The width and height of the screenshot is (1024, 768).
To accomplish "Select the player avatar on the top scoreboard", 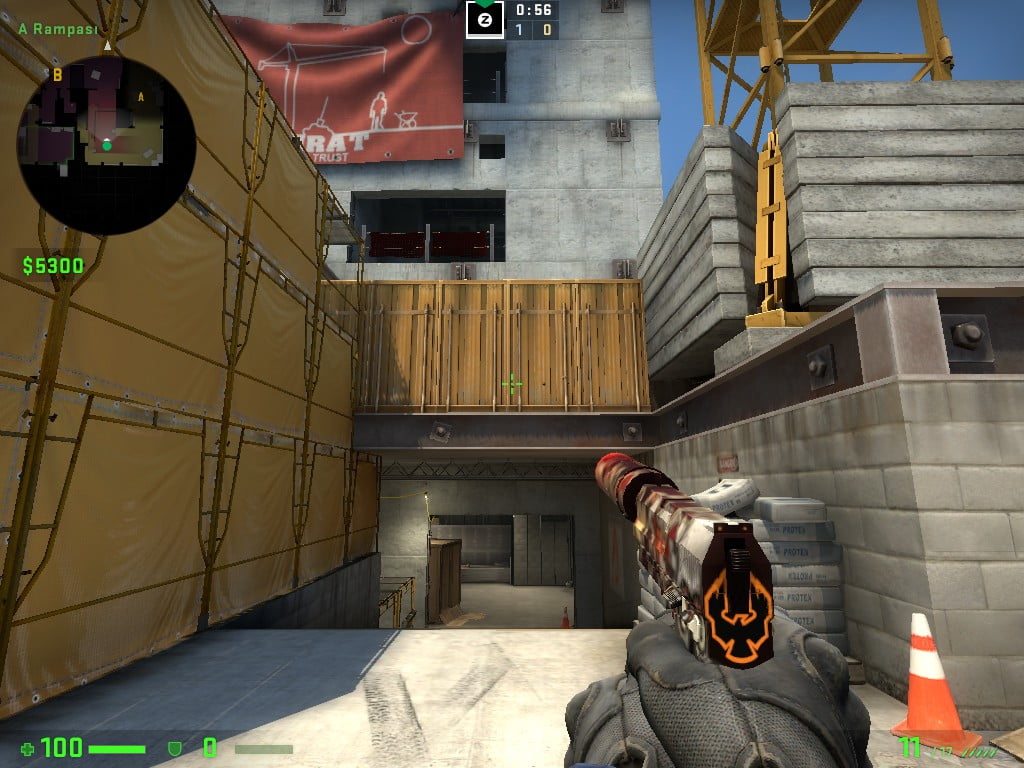I will (484, 19).
